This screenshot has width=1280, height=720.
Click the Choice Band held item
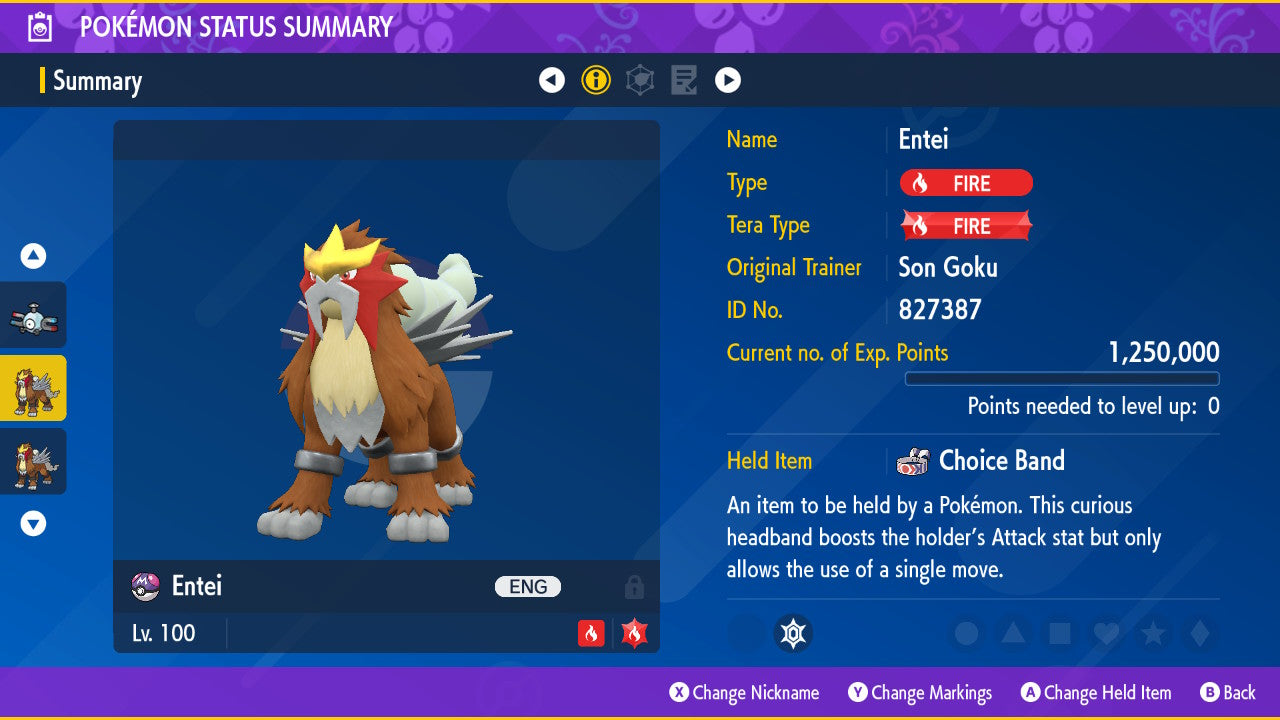click(1001, 461)
